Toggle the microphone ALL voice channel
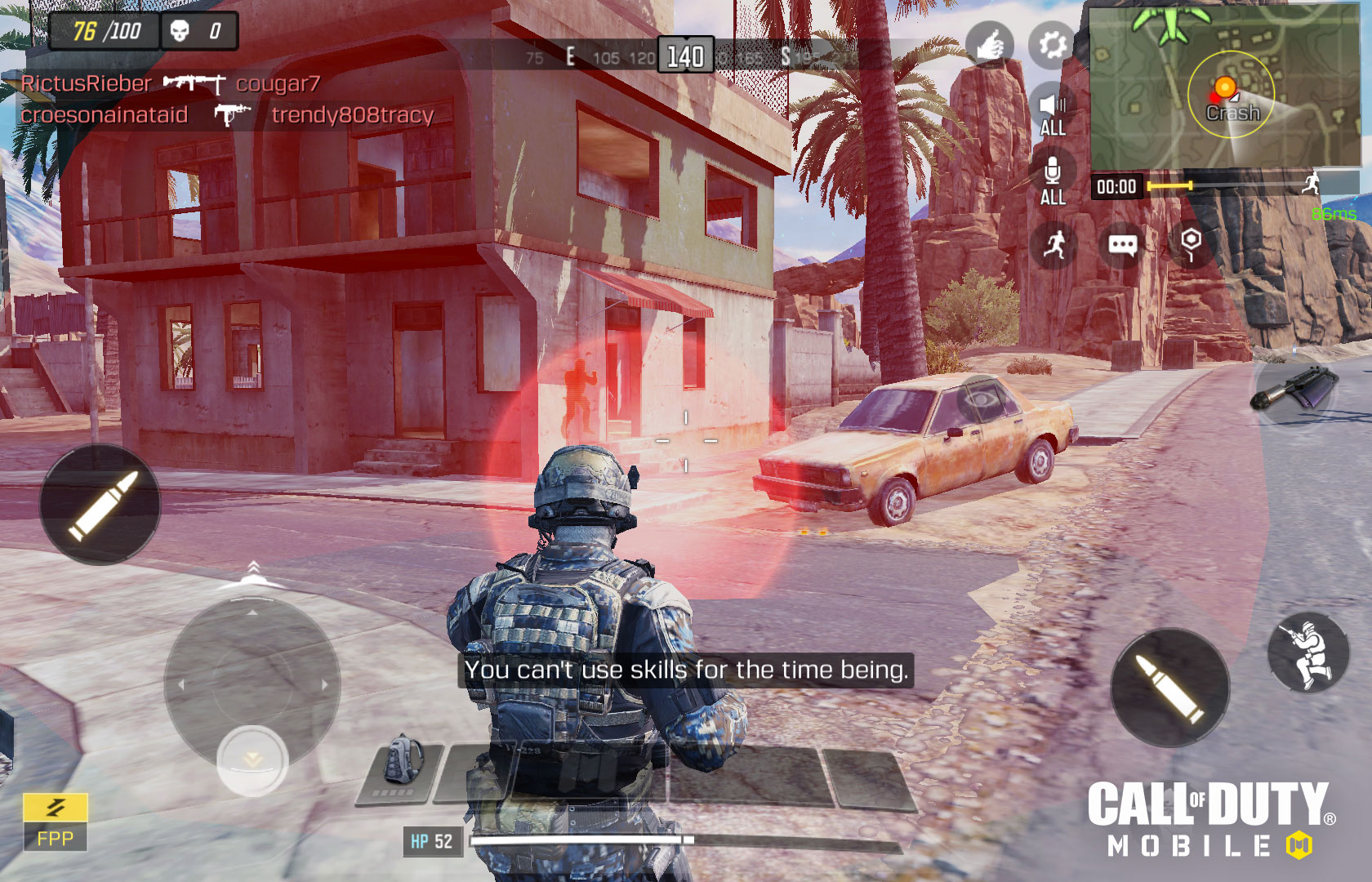Viewport: 1372px width, 882px height. pos(1052,181)
